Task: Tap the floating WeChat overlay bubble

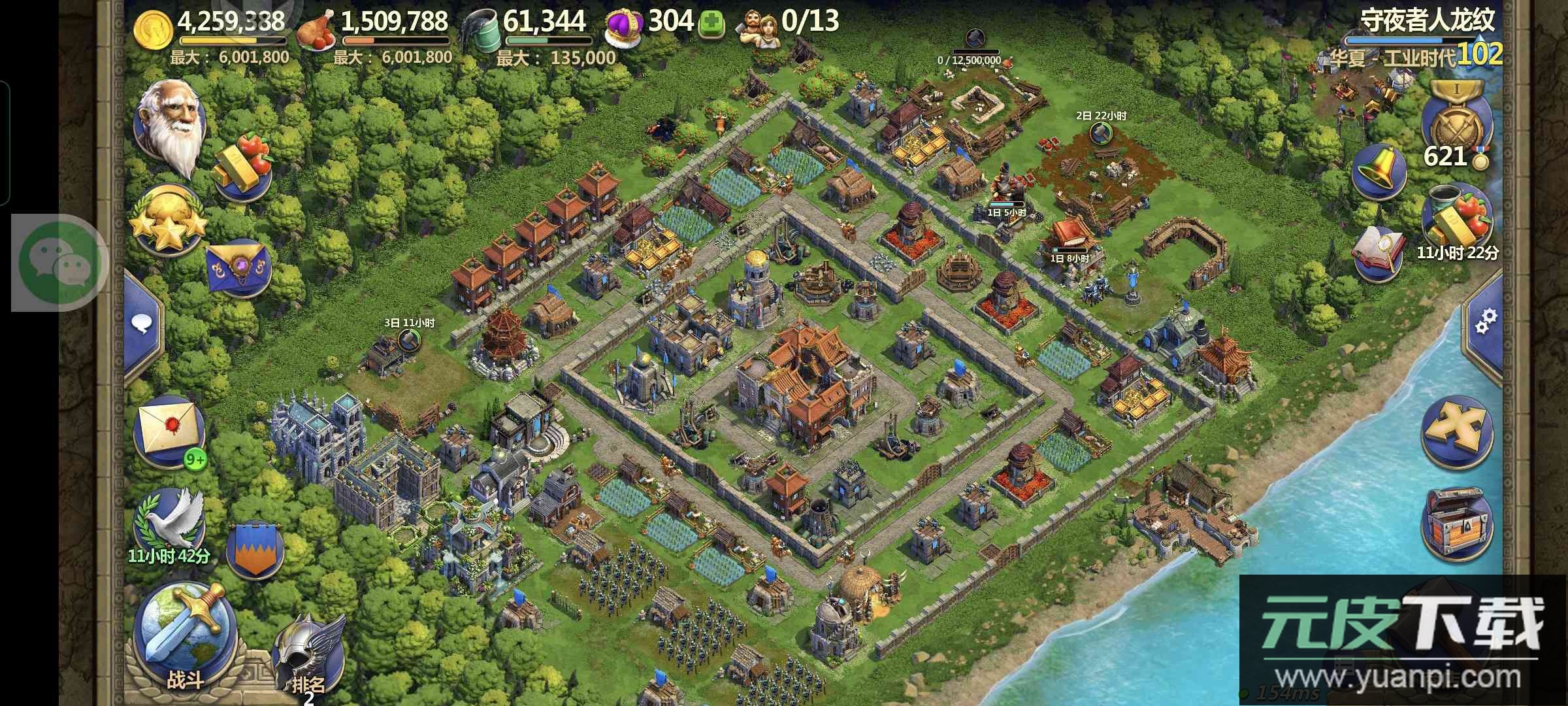Action: click(x=60, y=263)
